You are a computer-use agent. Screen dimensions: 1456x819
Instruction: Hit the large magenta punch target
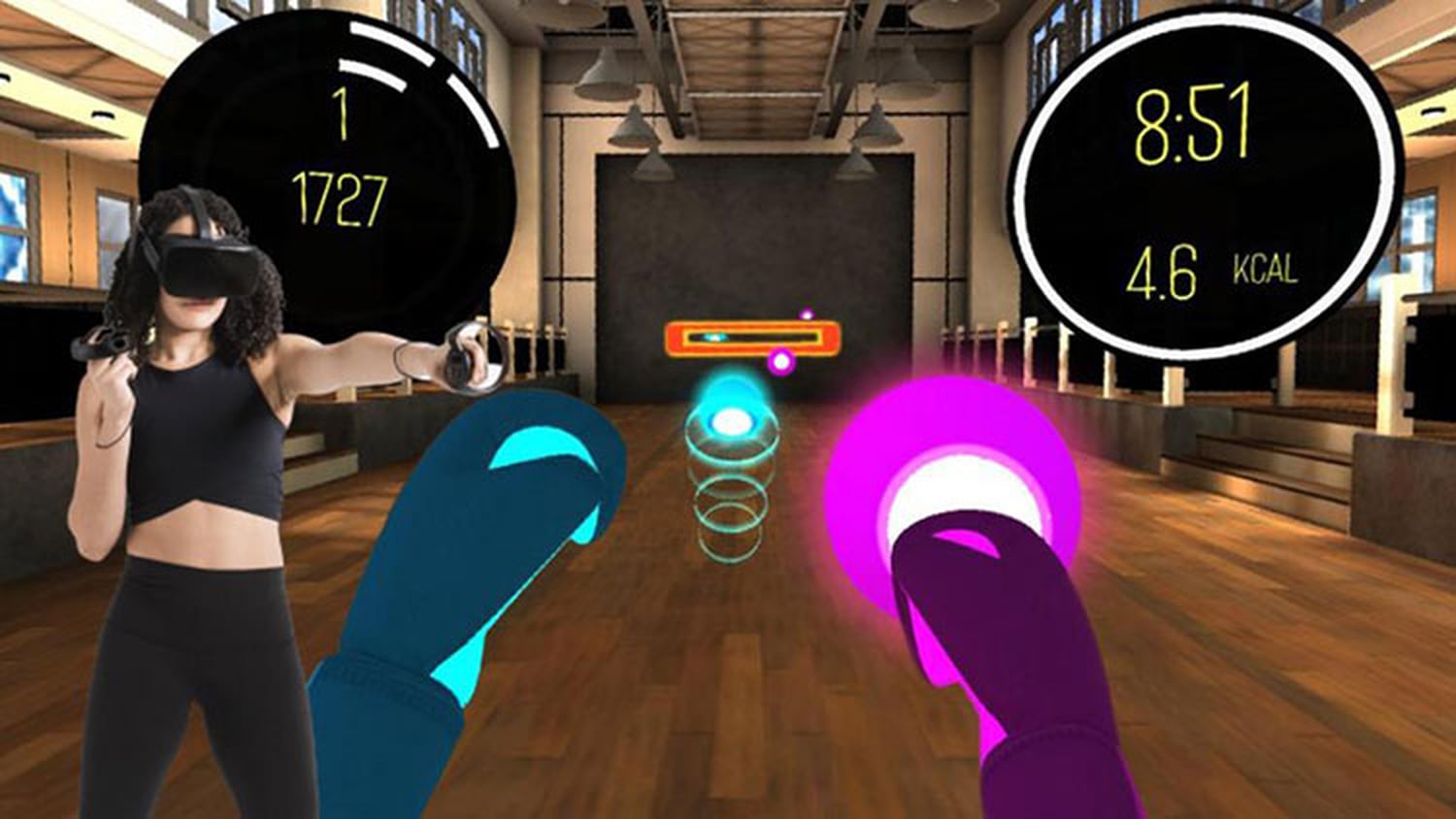click(x=956, y=475)
